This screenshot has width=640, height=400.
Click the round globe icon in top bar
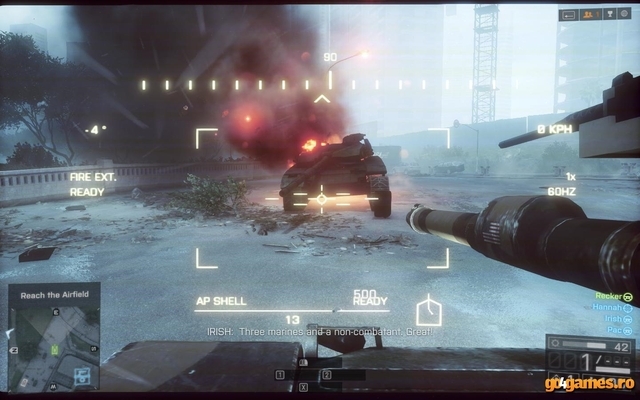624,15
